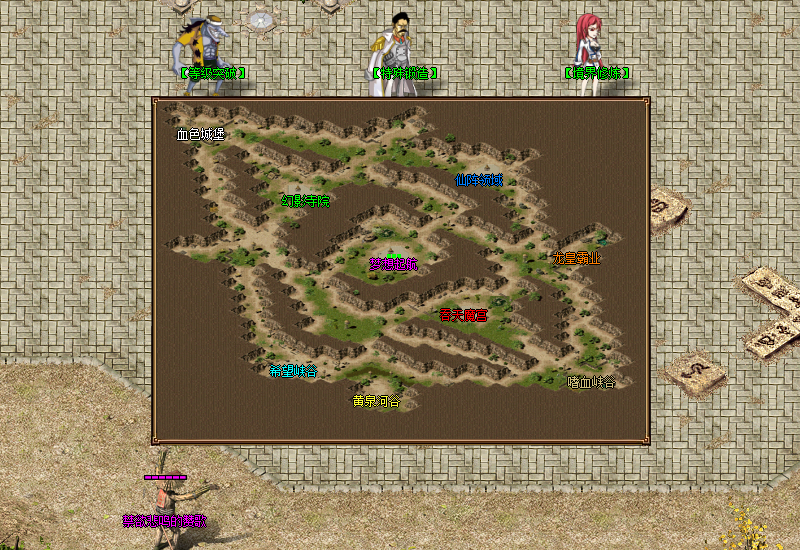Screen dimensions: 800x550
Task: Choose the 幻影寺院 location on the map
Action: point(305,200)
